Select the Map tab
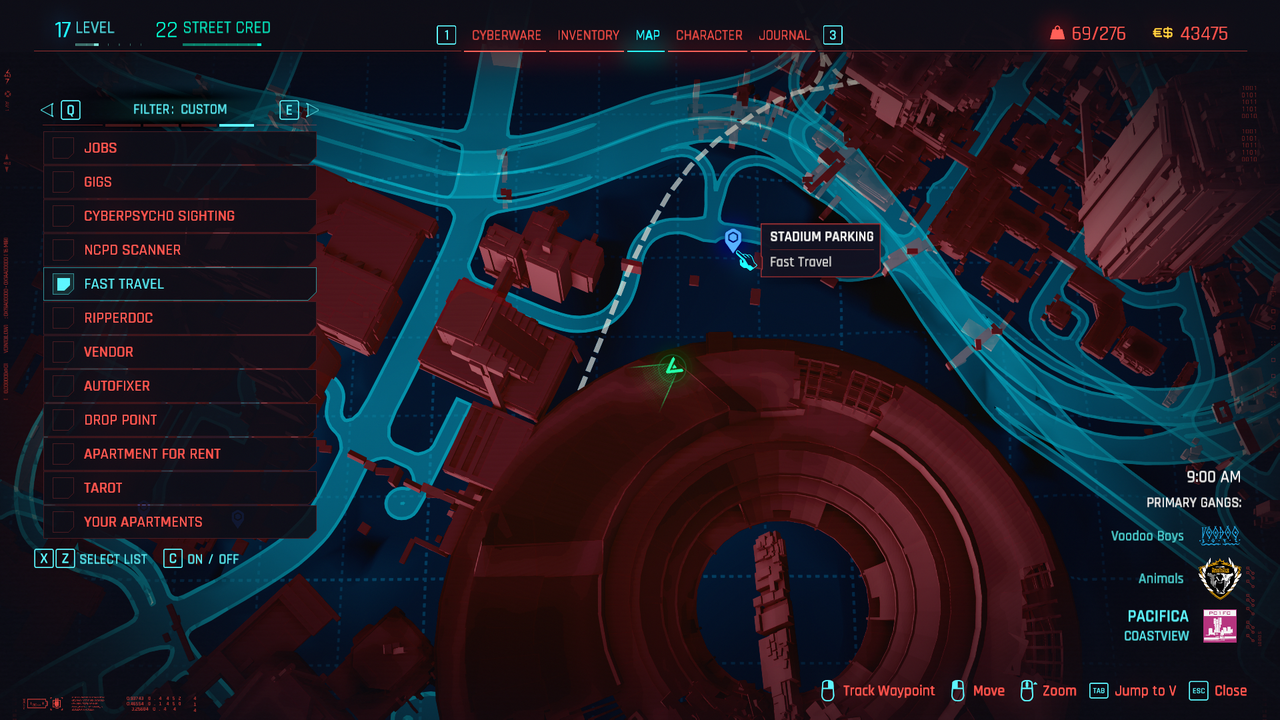 coord(648,35)
